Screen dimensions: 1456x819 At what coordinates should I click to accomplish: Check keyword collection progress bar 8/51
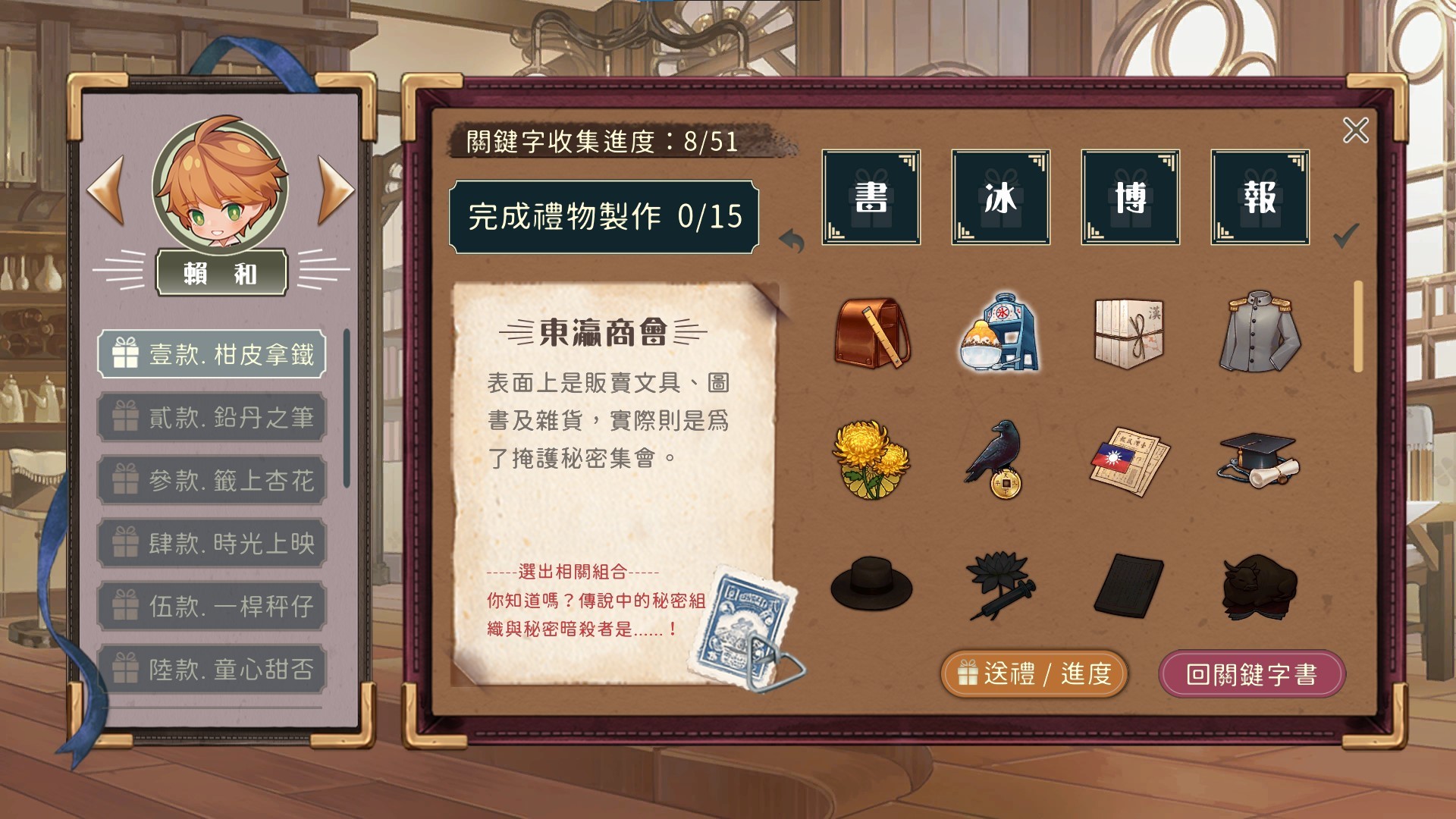coord(599,140)
